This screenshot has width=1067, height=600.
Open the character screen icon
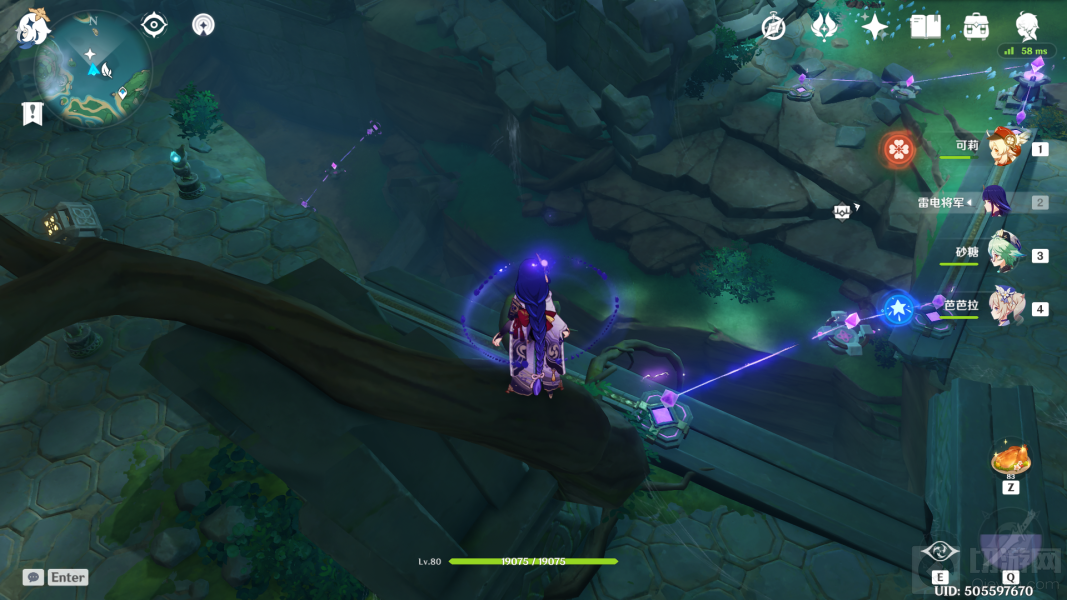(1027, 25)
